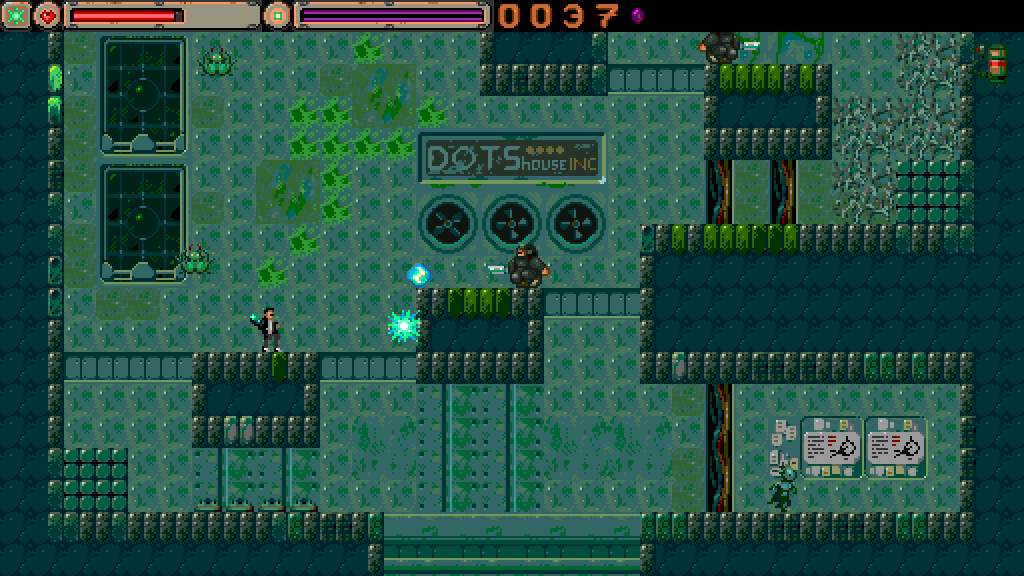Click the purple gem counter icon

pos(637,15)
